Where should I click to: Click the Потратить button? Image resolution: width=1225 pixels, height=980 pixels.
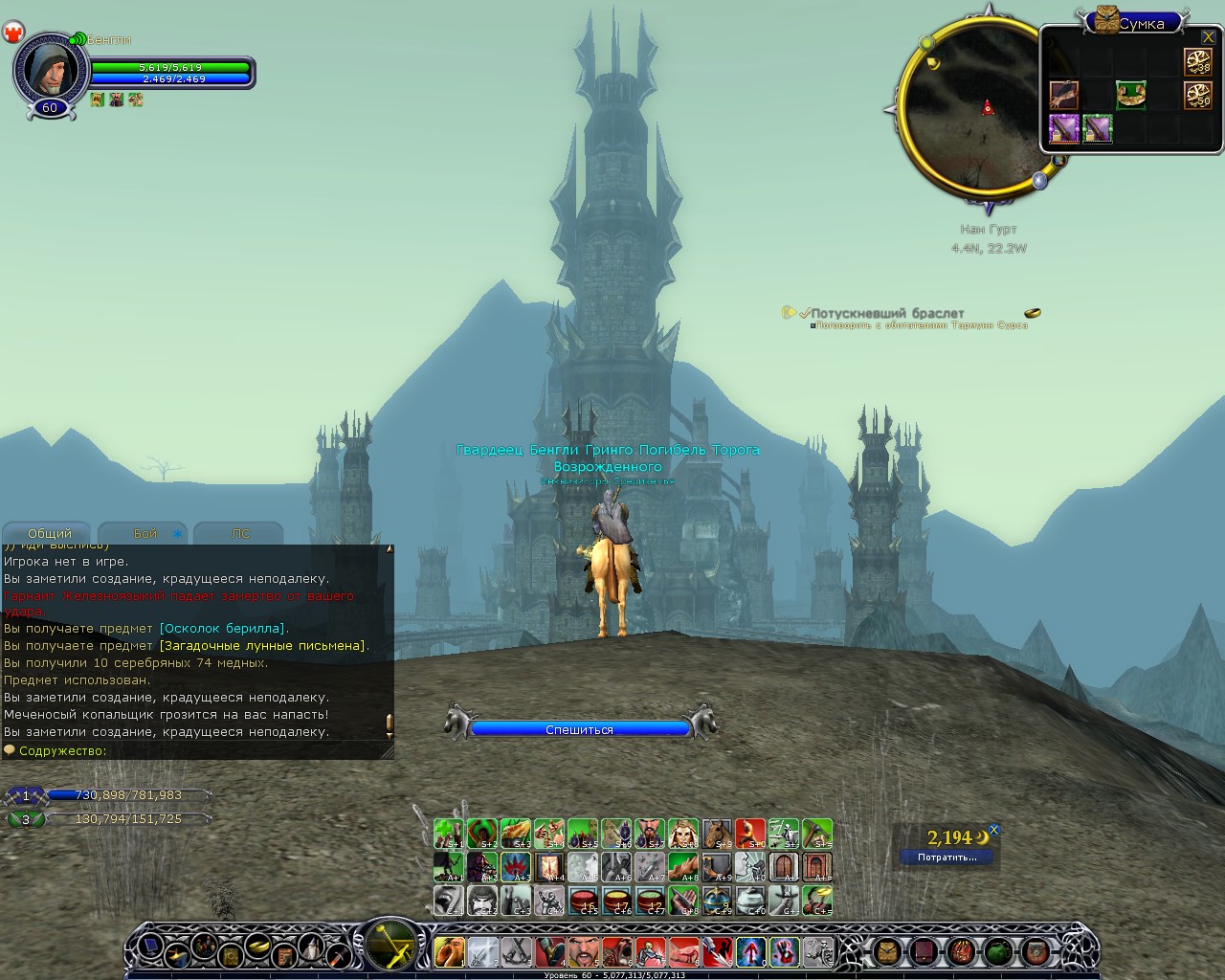pyautogui.click(x=947, y=857)
